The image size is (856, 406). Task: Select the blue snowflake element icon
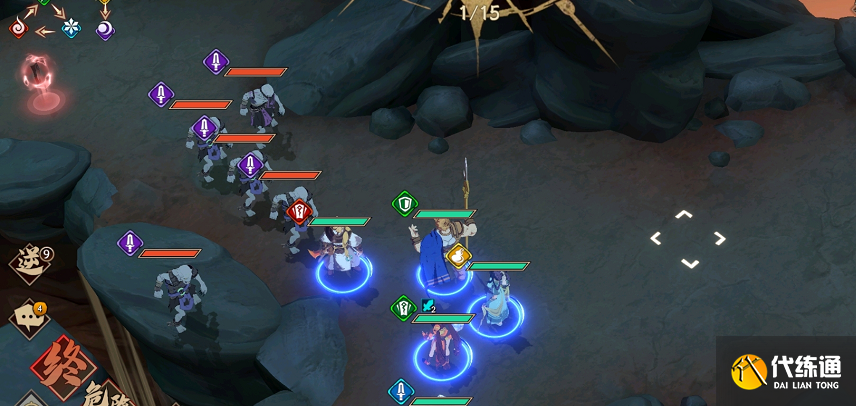coord(71,28)
